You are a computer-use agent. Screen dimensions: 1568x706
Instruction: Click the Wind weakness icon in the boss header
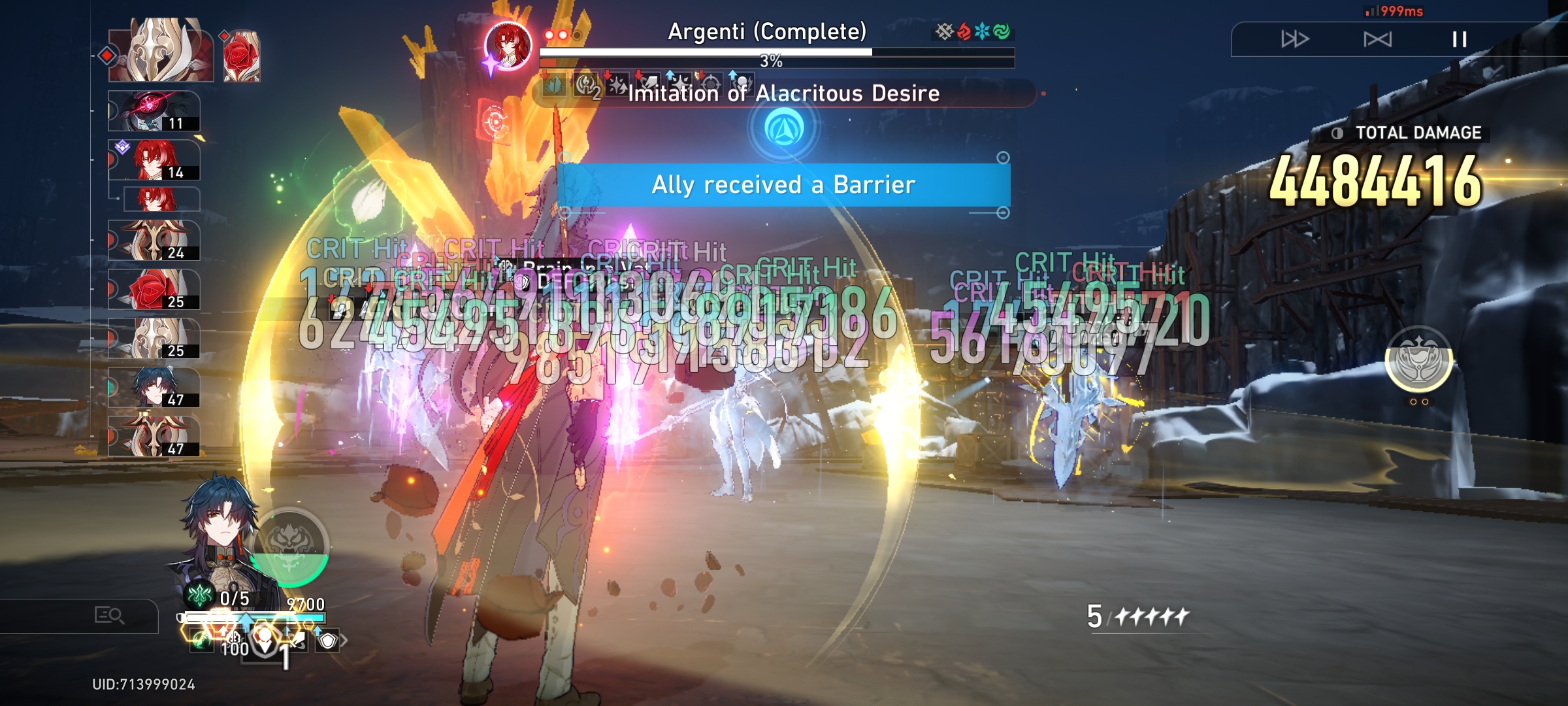[x=1000, y=29]
